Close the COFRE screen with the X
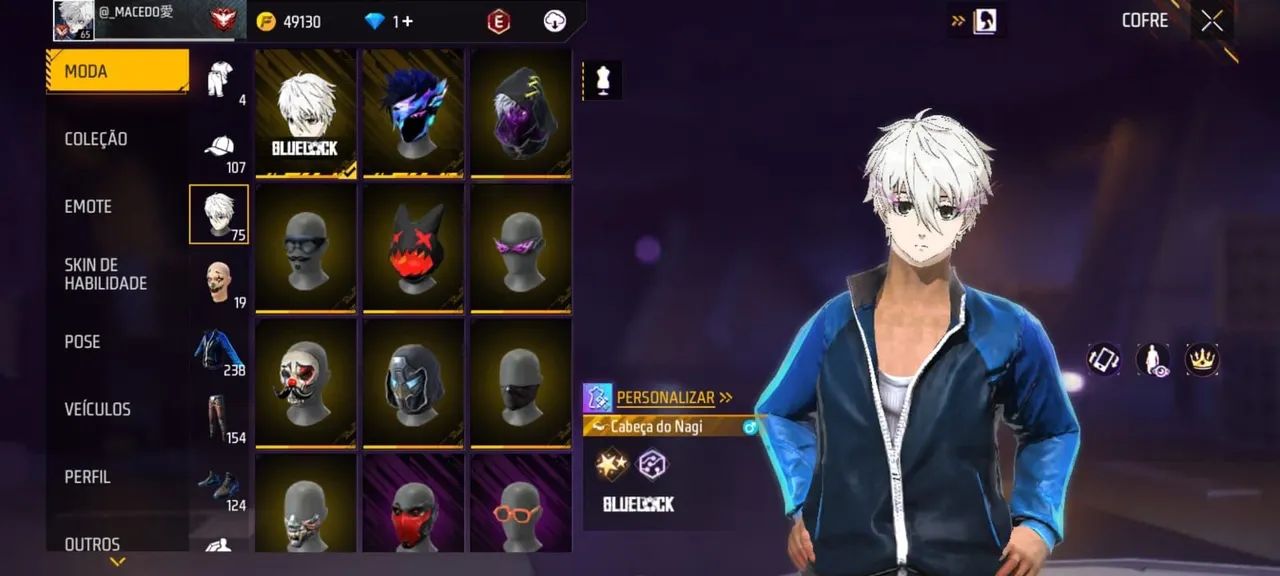This screenshot has height=576, width=1280. point(1212,21)
